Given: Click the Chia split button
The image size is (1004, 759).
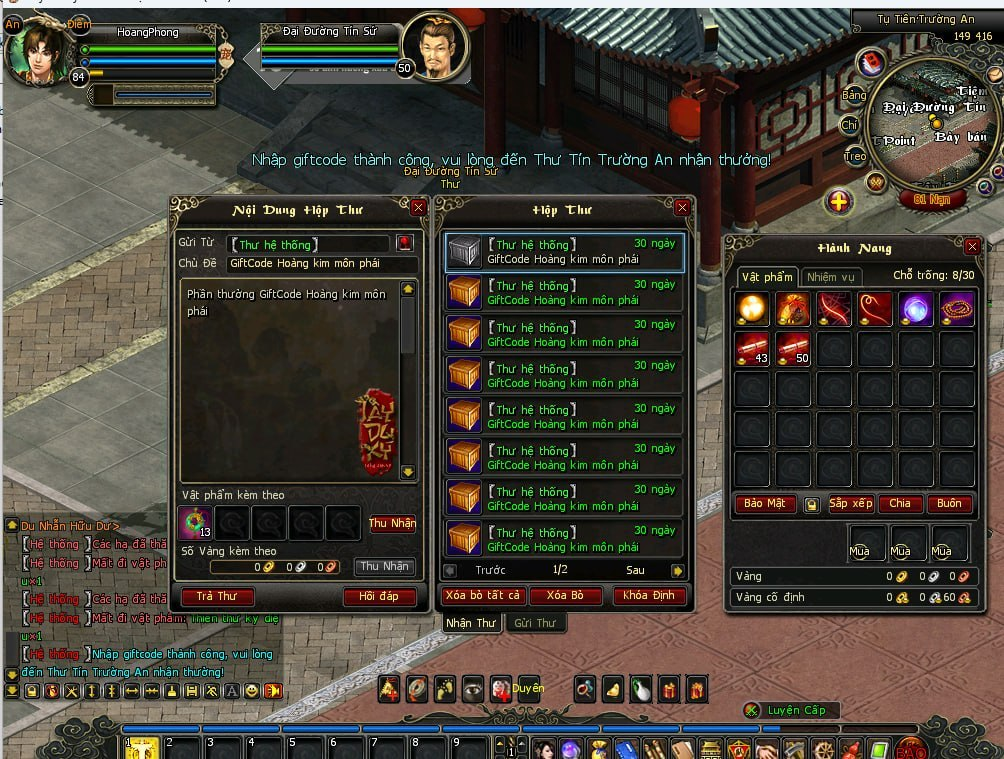Looking at the screenshot, I should coord(900,504).
